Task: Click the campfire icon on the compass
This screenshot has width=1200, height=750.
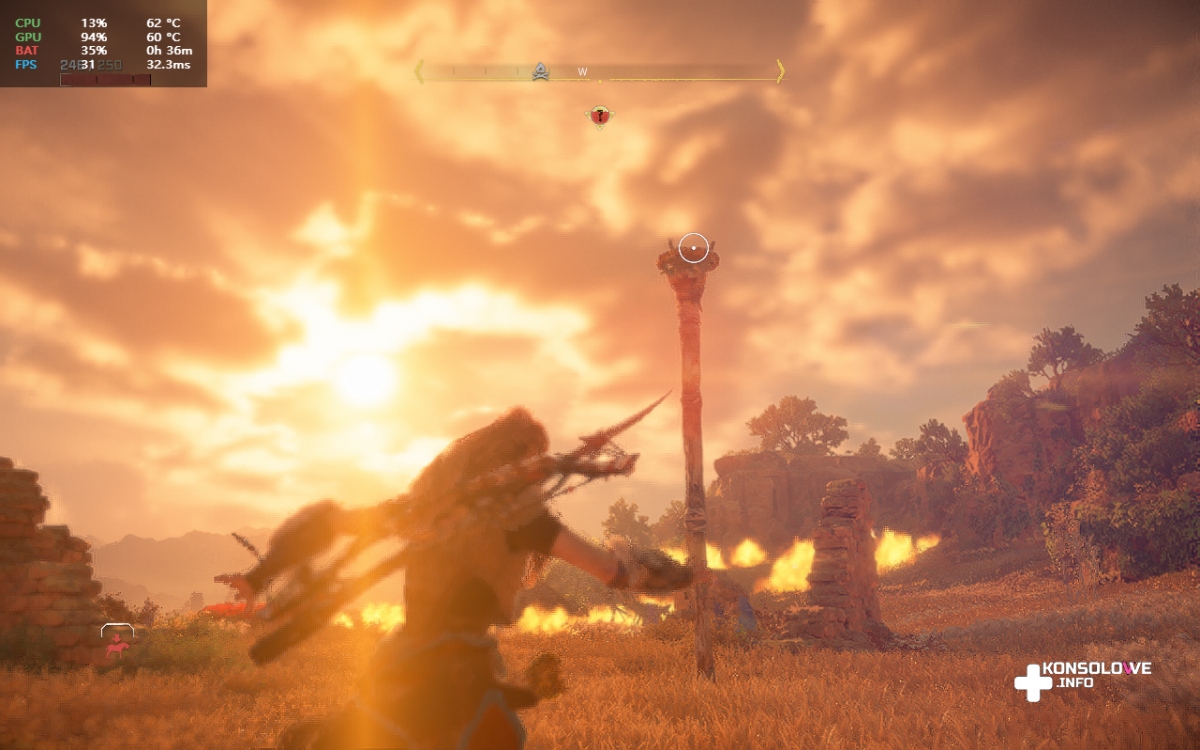Action: (540, 71)
